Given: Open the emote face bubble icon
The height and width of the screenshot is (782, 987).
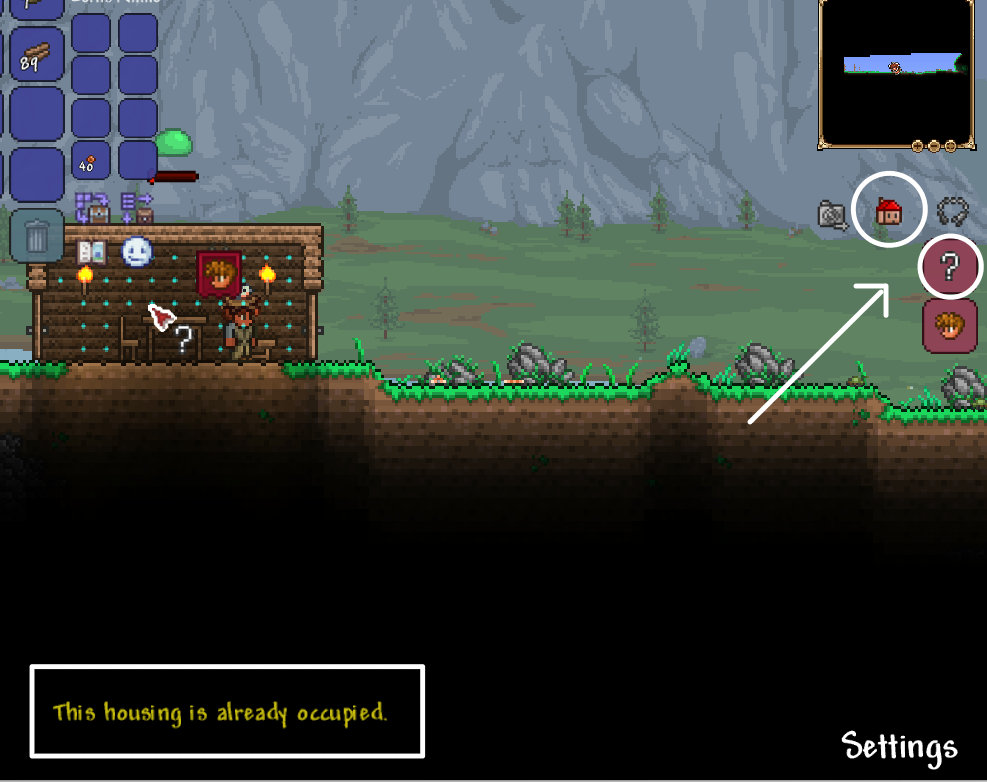Looking at the screenshot, I should pyautogui.click(x=136, y=252).
